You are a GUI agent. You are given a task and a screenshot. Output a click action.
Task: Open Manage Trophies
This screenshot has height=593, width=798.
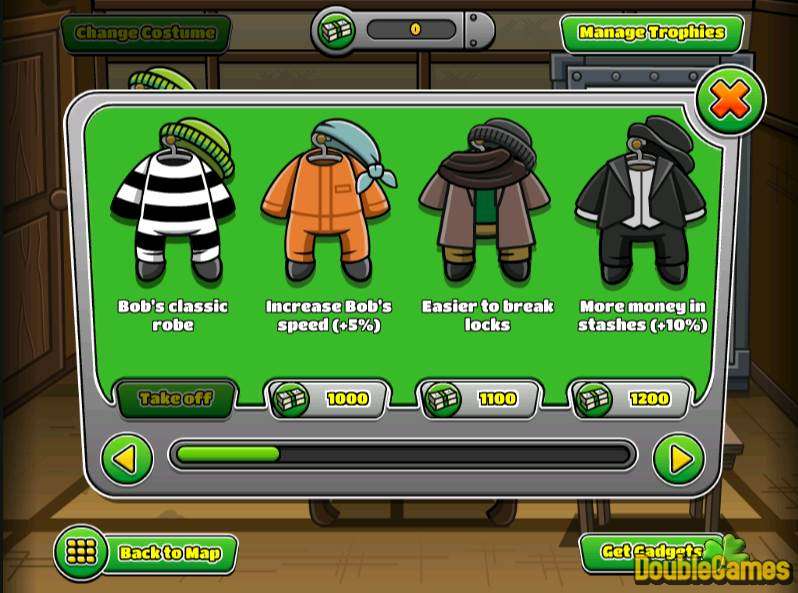[x=651, y=33]
